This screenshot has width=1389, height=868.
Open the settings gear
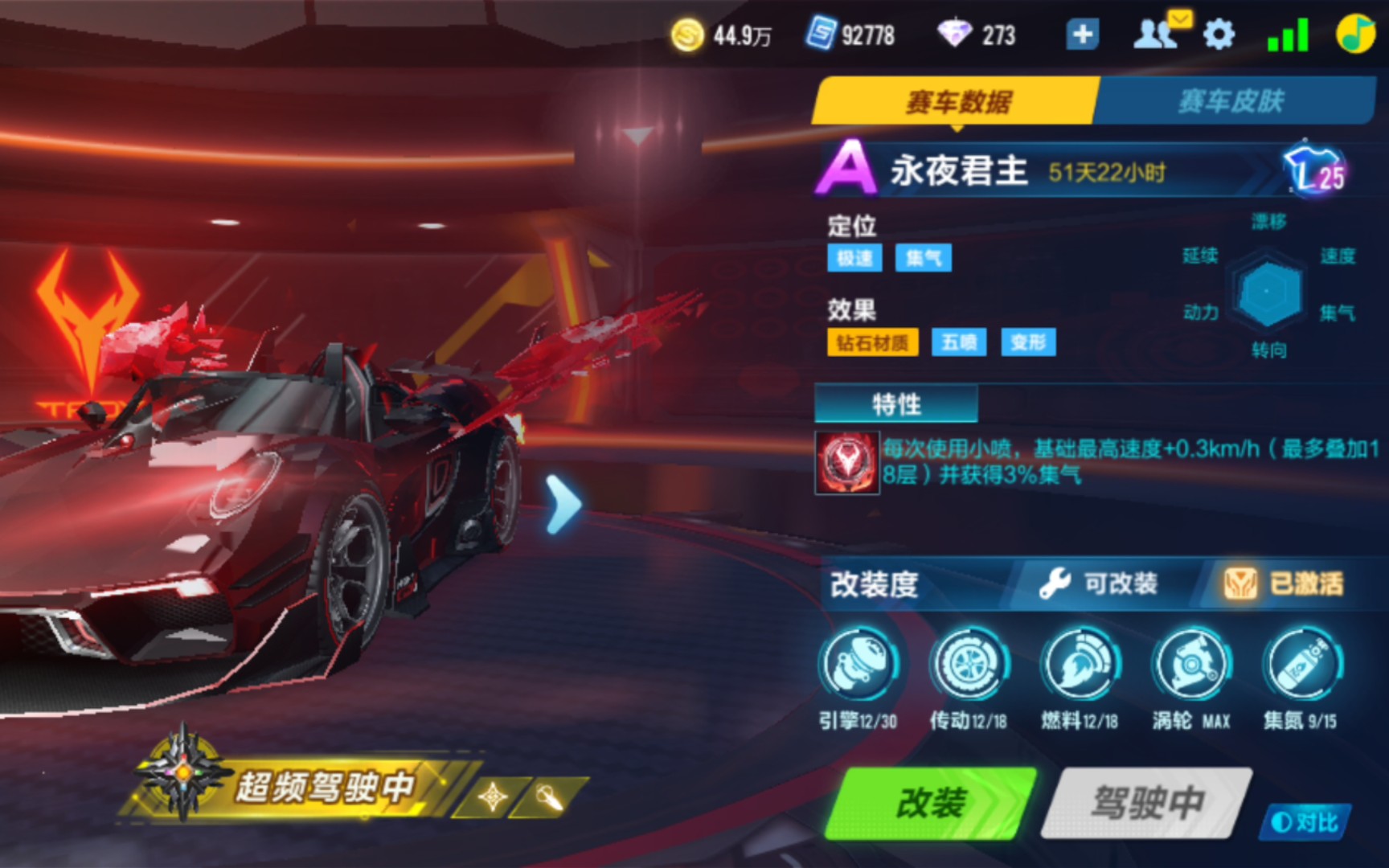click(1220, 34)
